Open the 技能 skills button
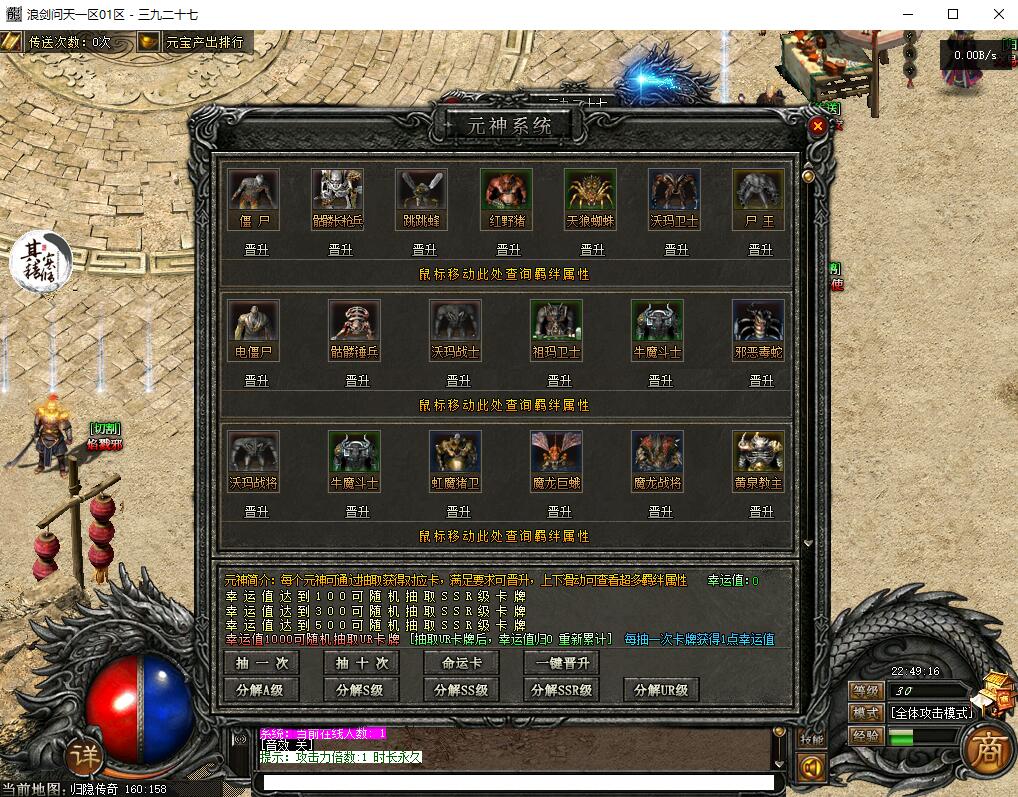The width and height of the screenshot is (1018, 797). tap(811, 739)
